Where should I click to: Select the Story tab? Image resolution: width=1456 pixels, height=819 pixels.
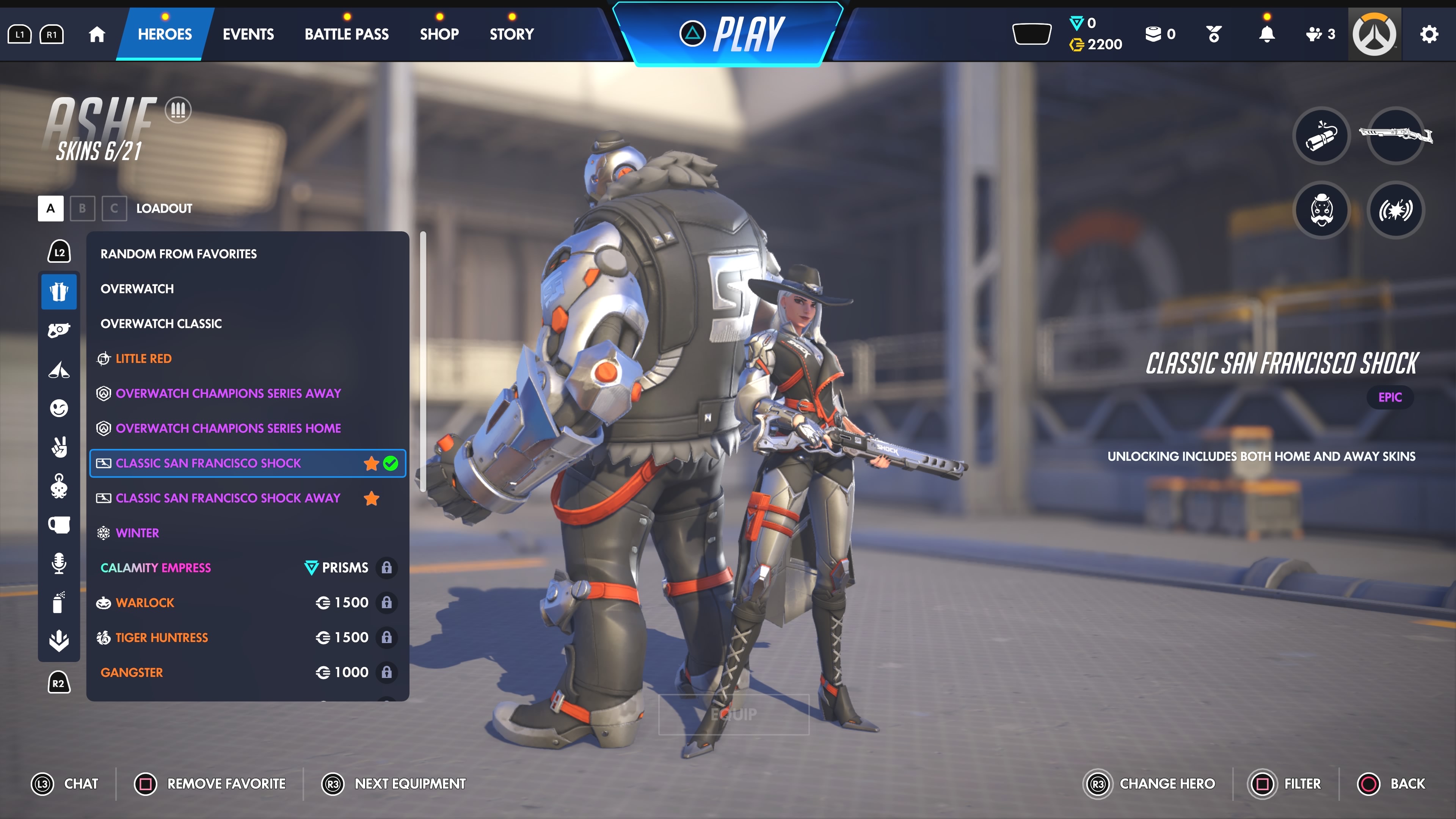coord(511,34)
